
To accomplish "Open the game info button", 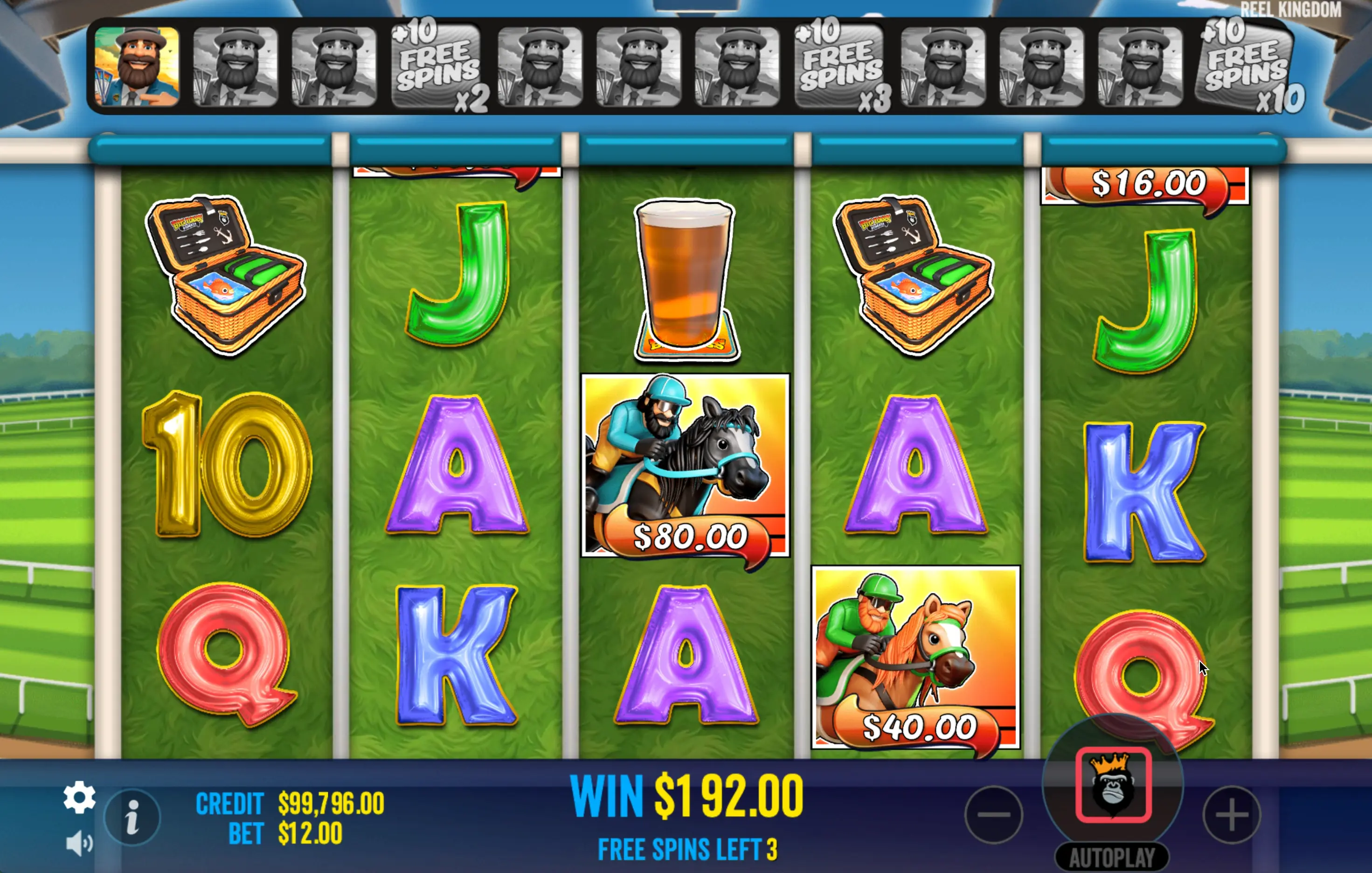I will pos(132,817).
